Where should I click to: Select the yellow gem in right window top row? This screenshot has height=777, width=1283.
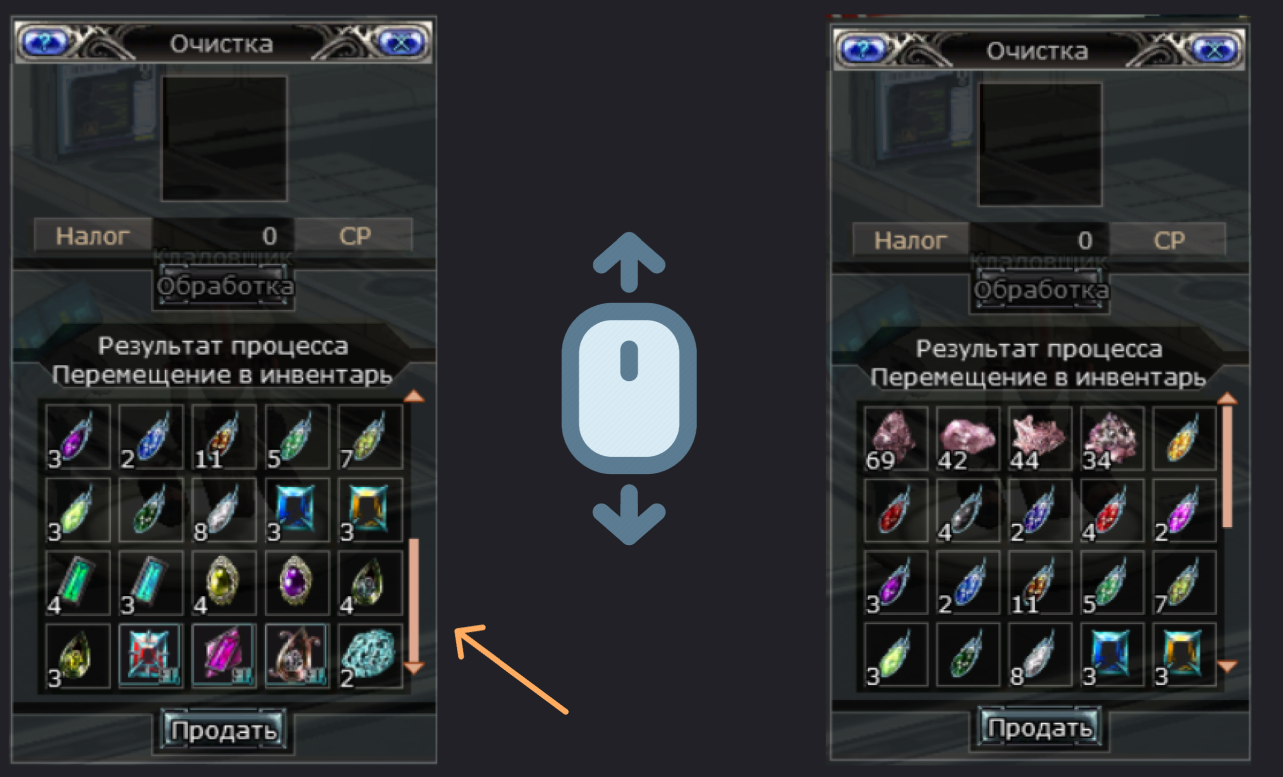1185,438
